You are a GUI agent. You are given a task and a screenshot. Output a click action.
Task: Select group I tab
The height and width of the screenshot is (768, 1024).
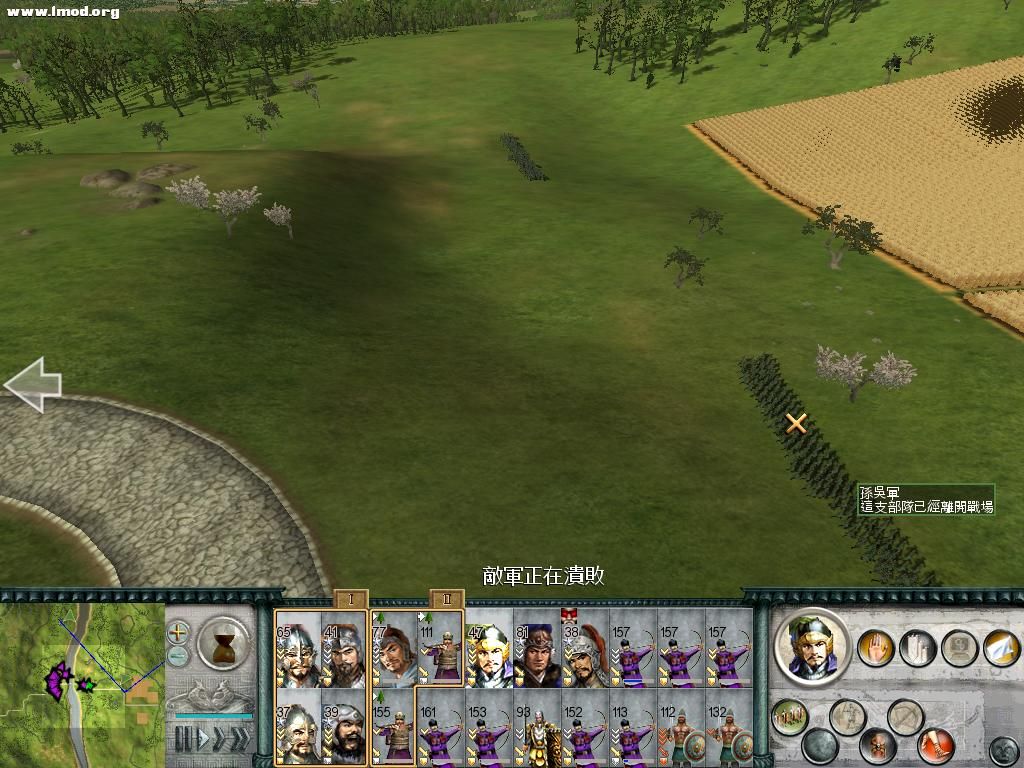coord(351,600)
